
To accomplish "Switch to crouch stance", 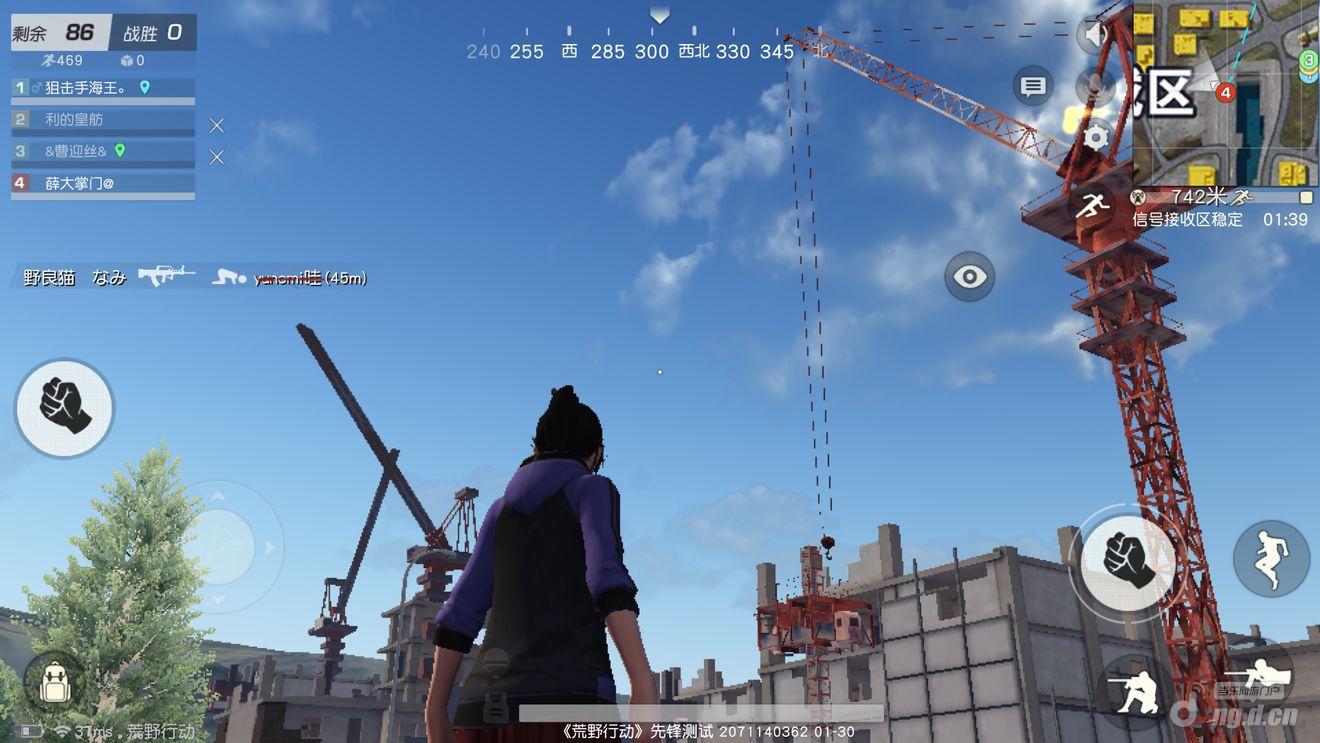I will point(1137,689).
